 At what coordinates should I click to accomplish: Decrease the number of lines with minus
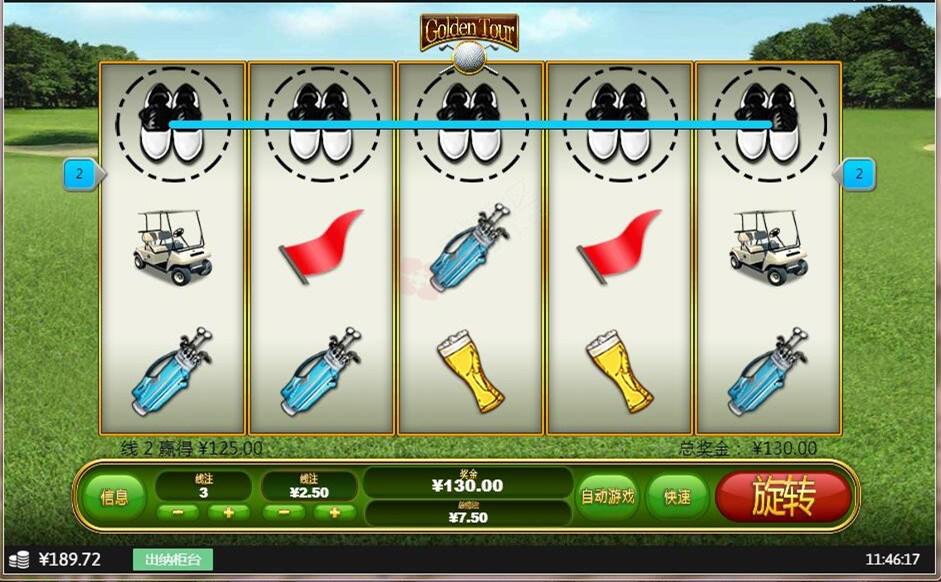coord(178,513)
